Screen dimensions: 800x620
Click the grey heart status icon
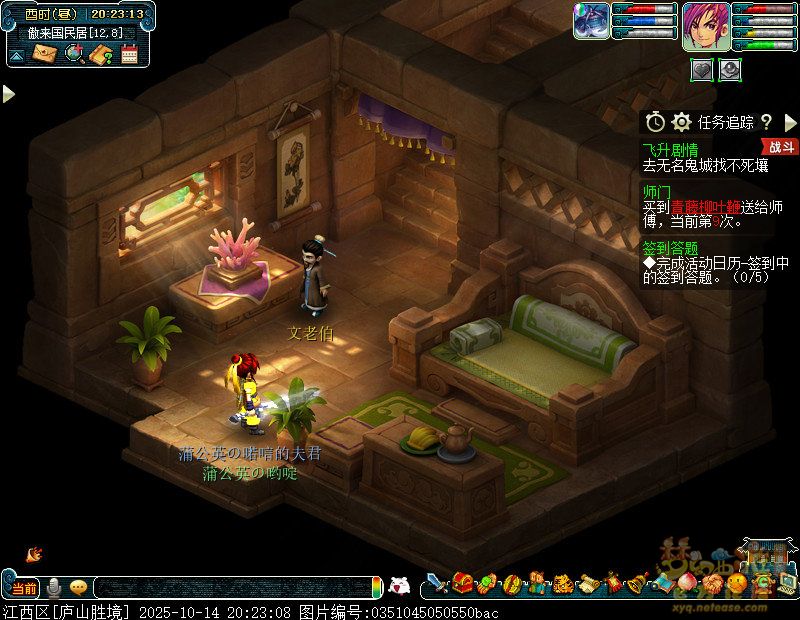[x=703, y=69]
